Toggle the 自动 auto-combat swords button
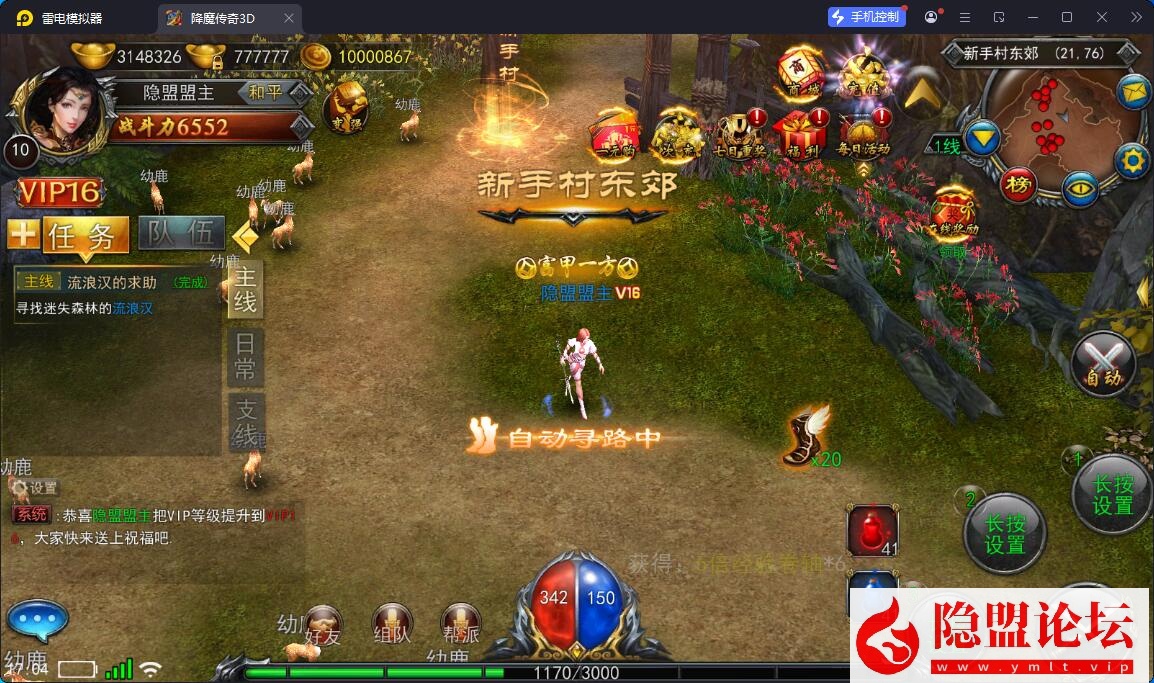The image size is (1154, 683). [1104, 362]
